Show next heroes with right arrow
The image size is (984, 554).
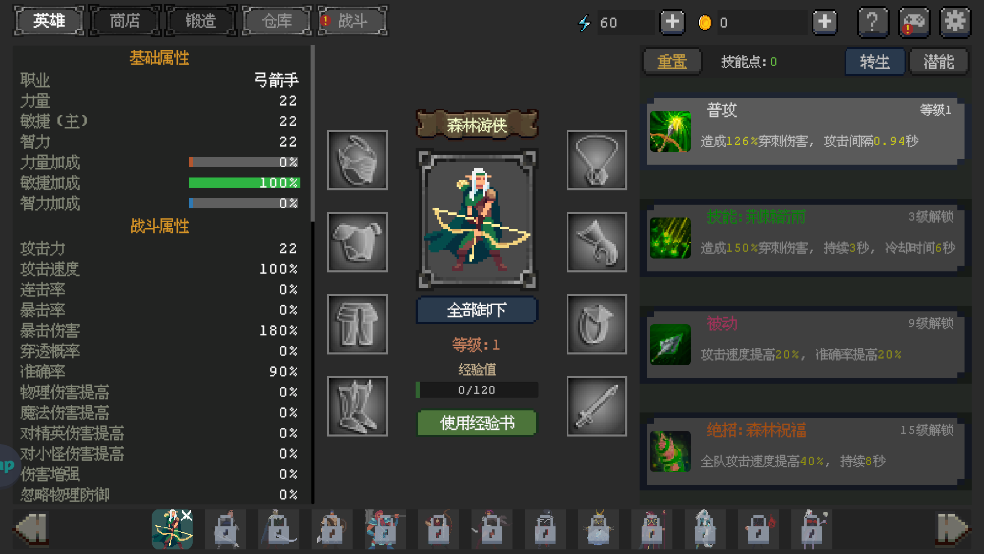click(952, 528)
